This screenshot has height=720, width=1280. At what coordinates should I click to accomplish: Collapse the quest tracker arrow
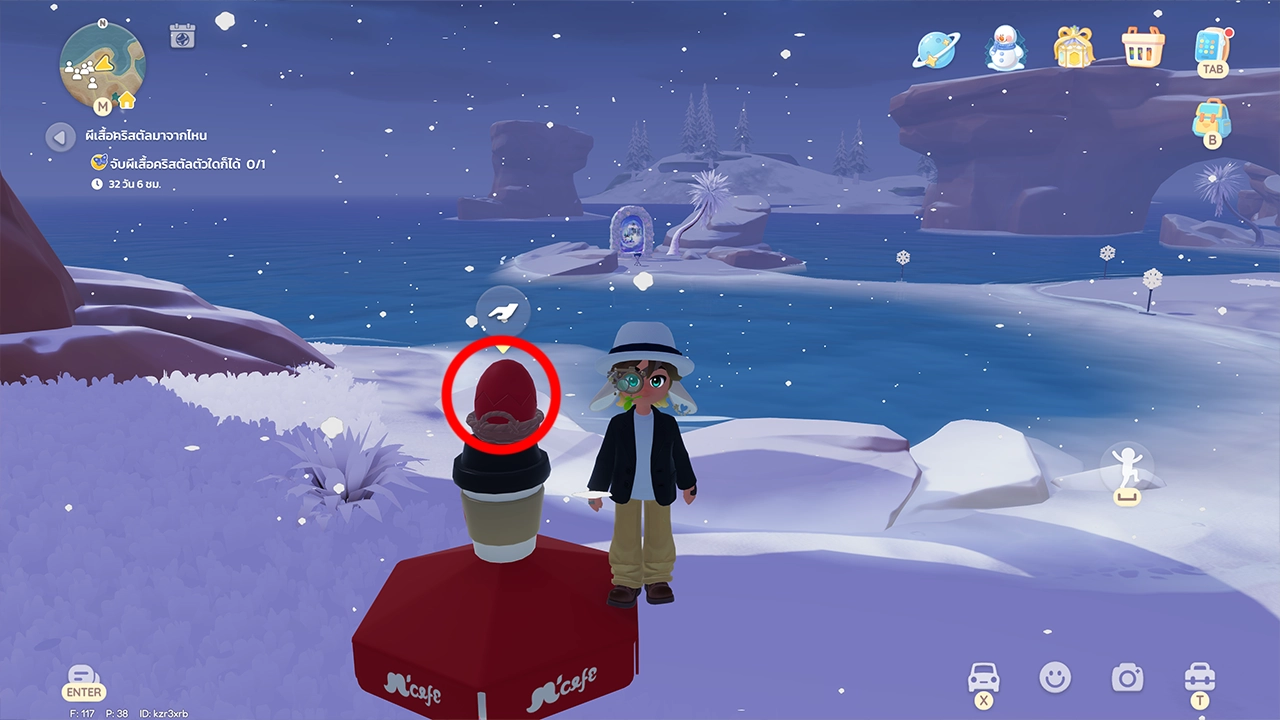coord(60,136)
